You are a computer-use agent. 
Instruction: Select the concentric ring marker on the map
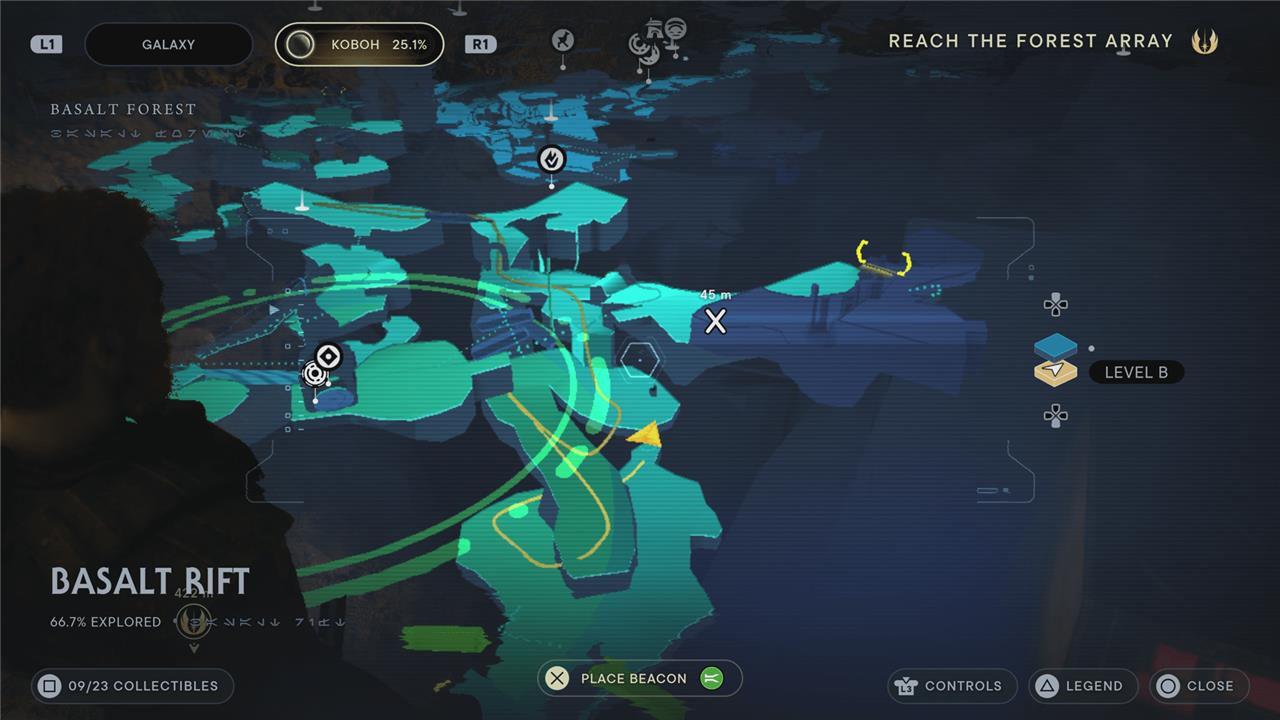coord(328,357)
